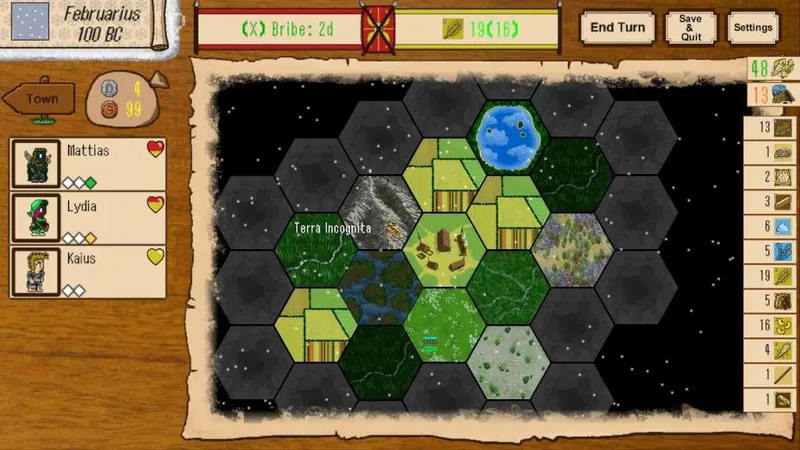Viewport: 800px width, 450px height.
Task: Select the resource row showing 16
Action: click(770, 325)
